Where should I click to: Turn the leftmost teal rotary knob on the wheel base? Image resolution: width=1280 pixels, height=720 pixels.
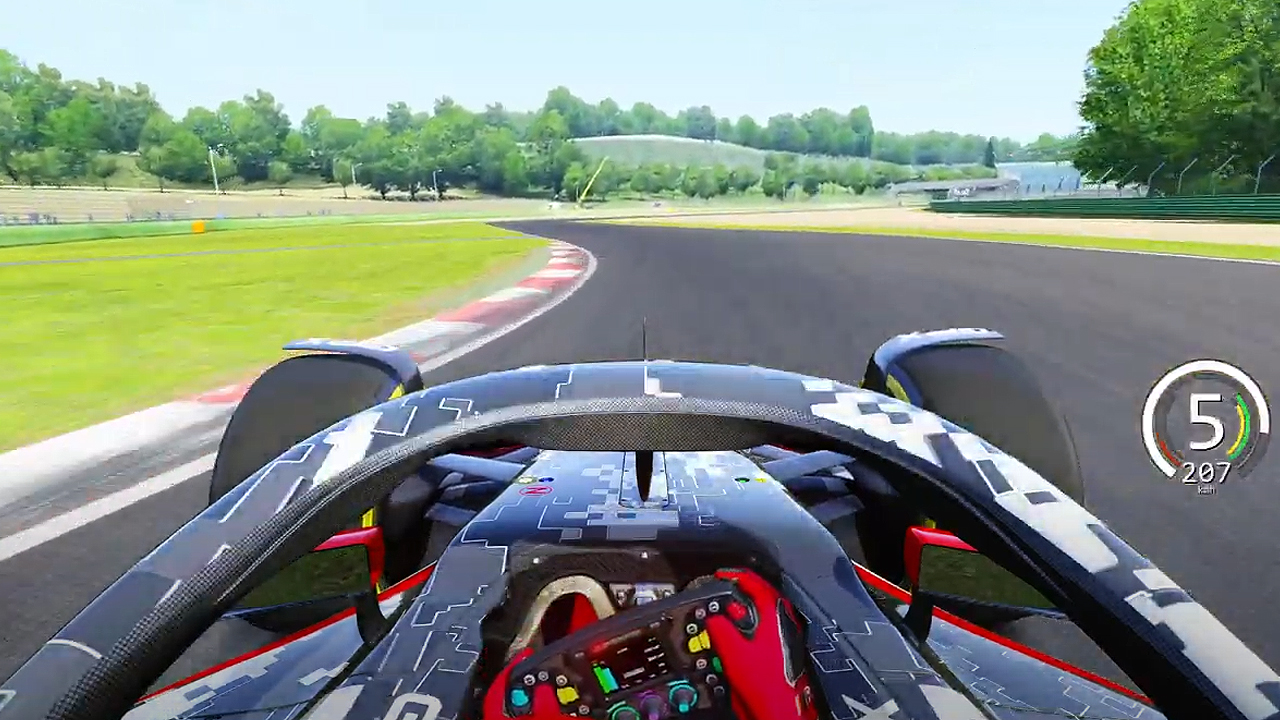[x=518, y=696]
